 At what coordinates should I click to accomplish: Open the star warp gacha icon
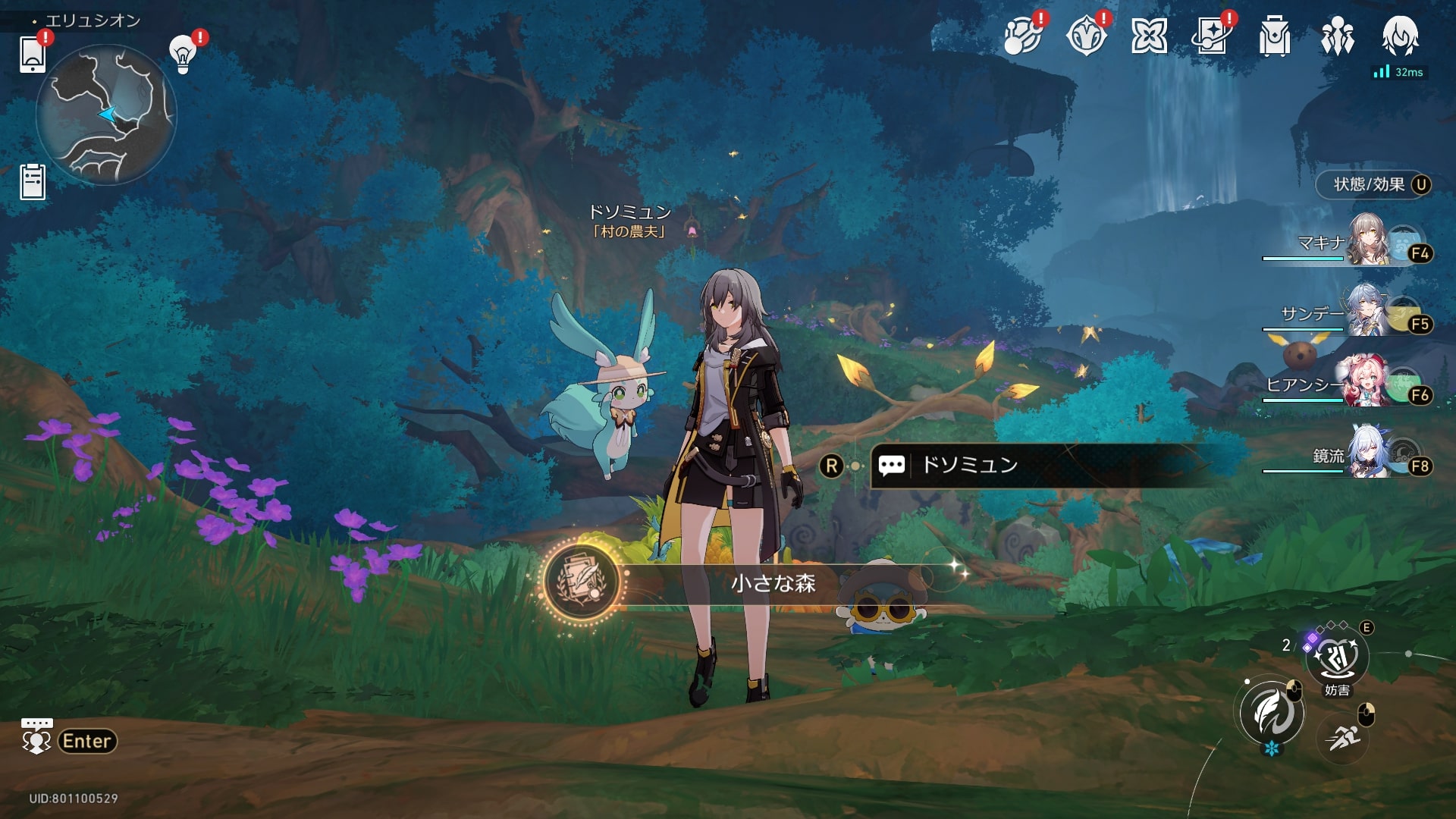pyautogui.click(x=1211, y=36)
